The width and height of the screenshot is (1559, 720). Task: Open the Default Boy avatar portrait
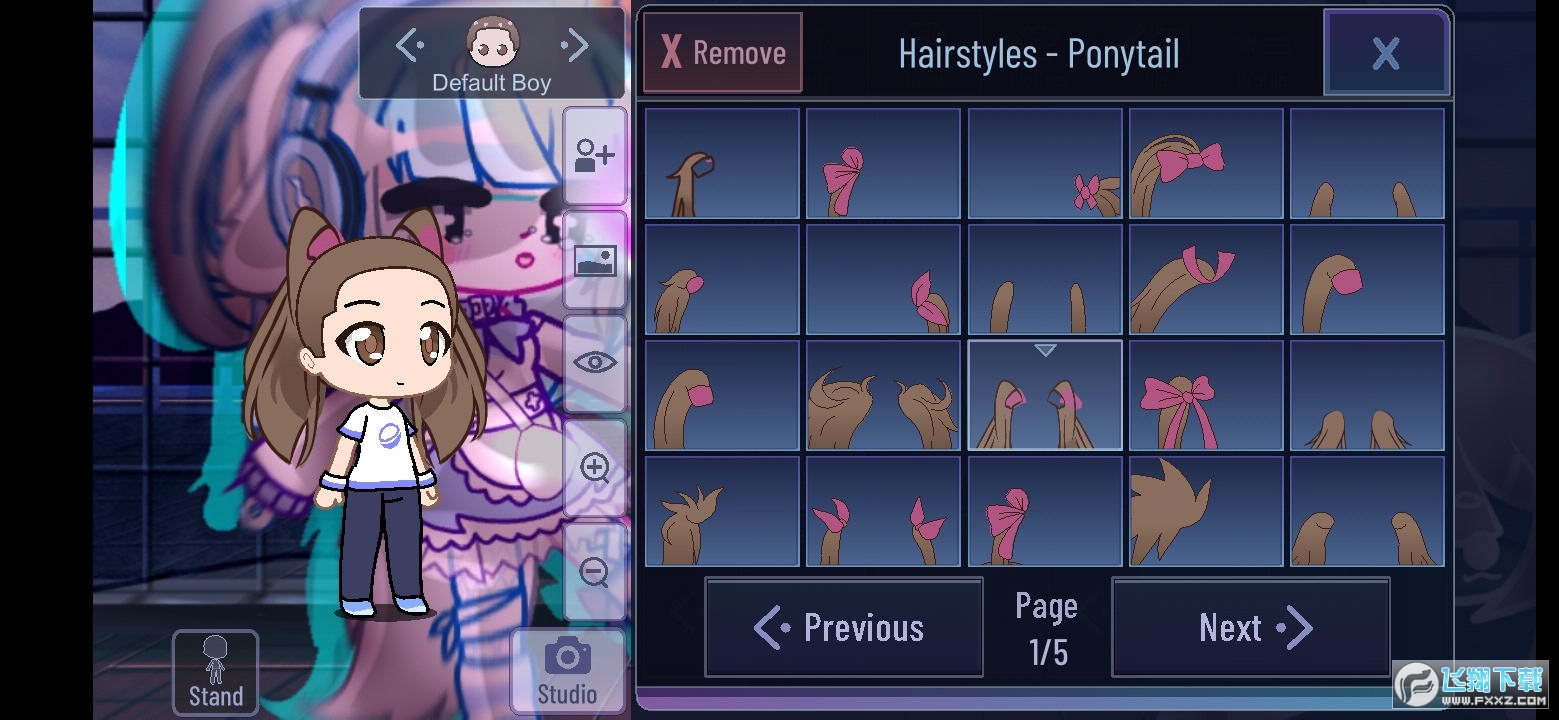pyautogui.click(x=490, y=40)
